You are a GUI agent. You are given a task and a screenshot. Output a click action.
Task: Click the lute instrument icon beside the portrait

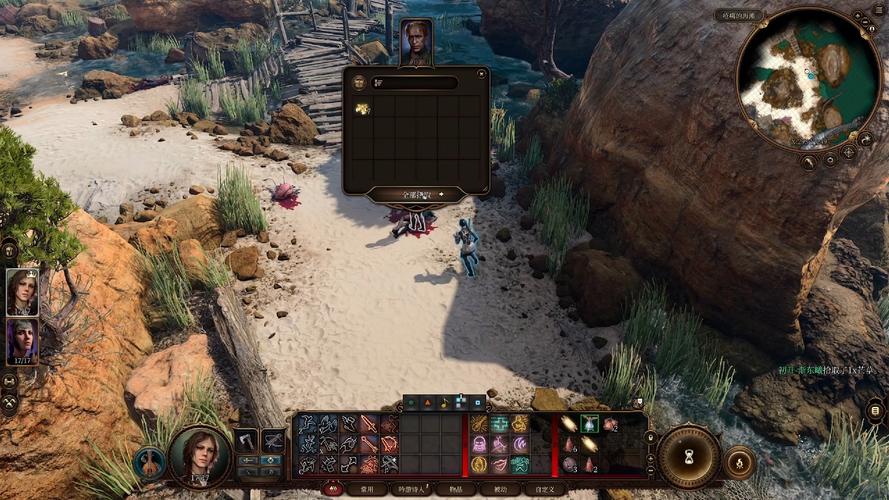(x=150, y=463)
